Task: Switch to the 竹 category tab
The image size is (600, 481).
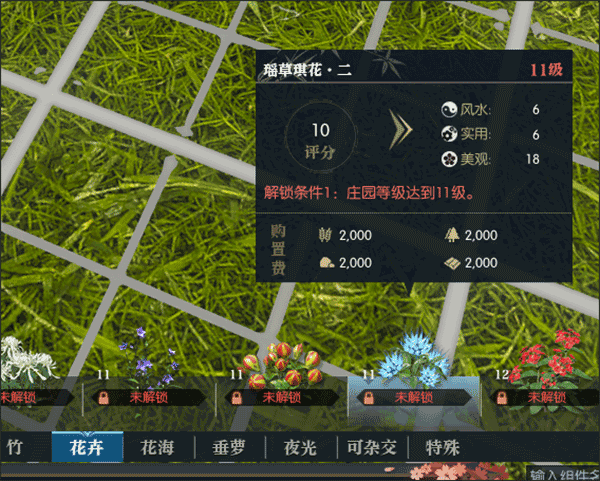Action: [x=14, y=447]
